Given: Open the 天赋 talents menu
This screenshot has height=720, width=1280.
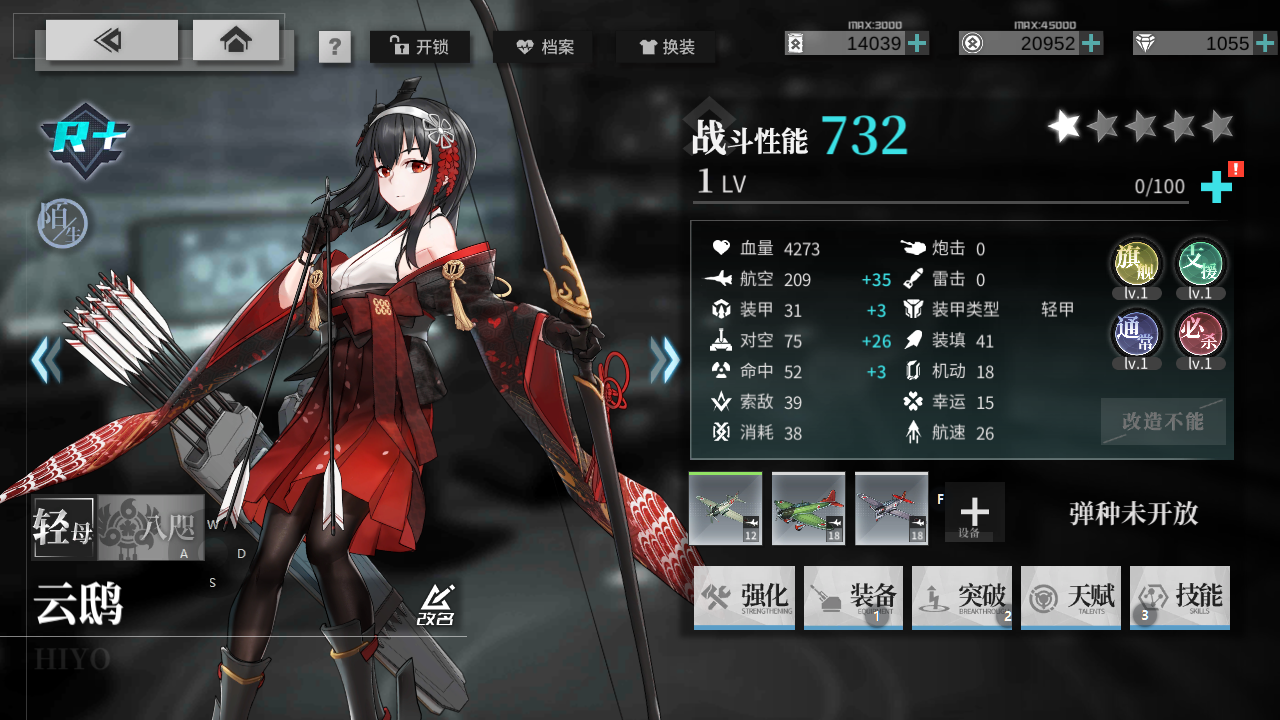Looking at the screenshot, I should 1071,598.
